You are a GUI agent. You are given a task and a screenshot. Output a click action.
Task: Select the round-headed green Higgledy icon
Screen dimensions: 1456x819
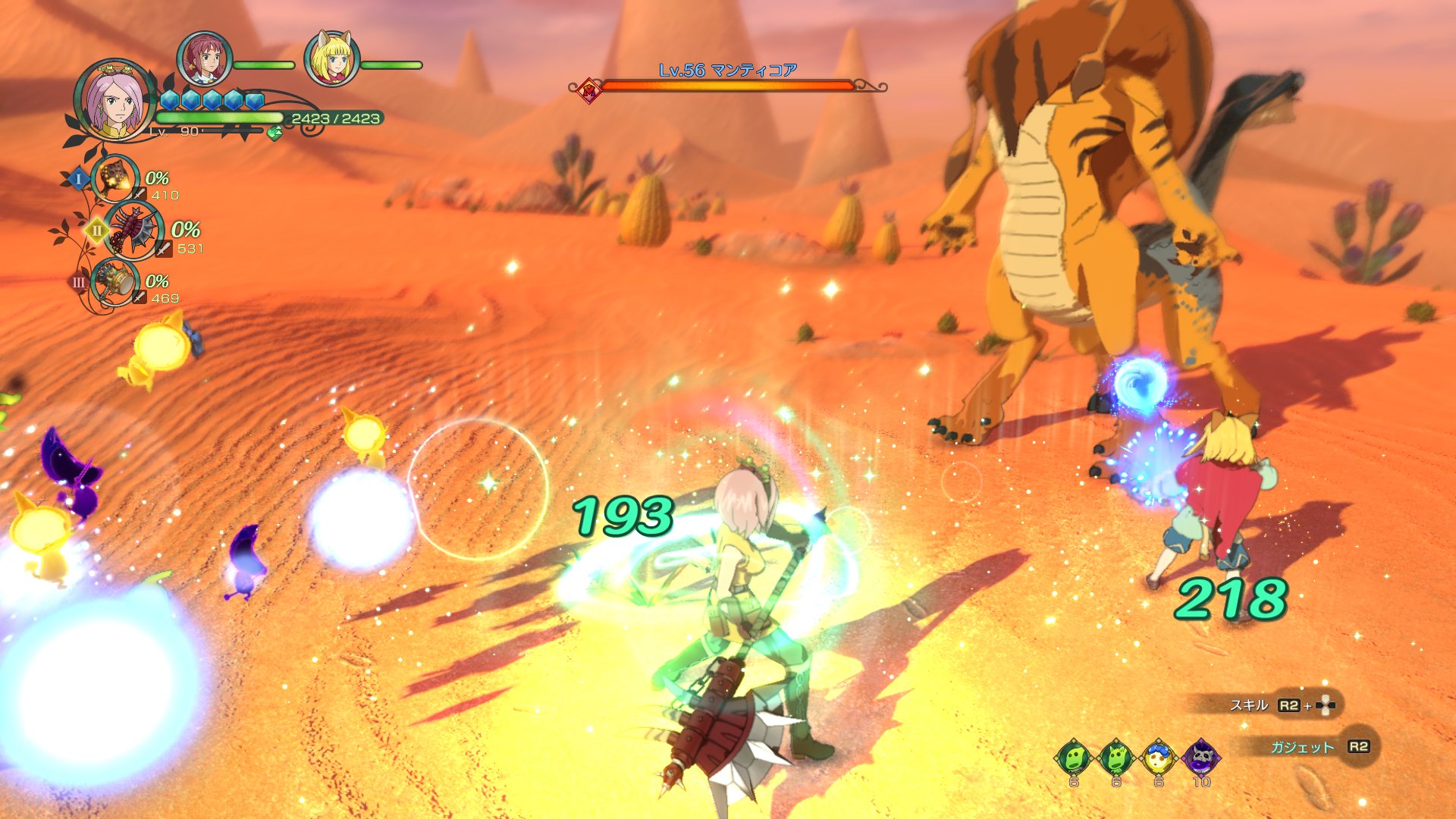tap(1074, 757)
